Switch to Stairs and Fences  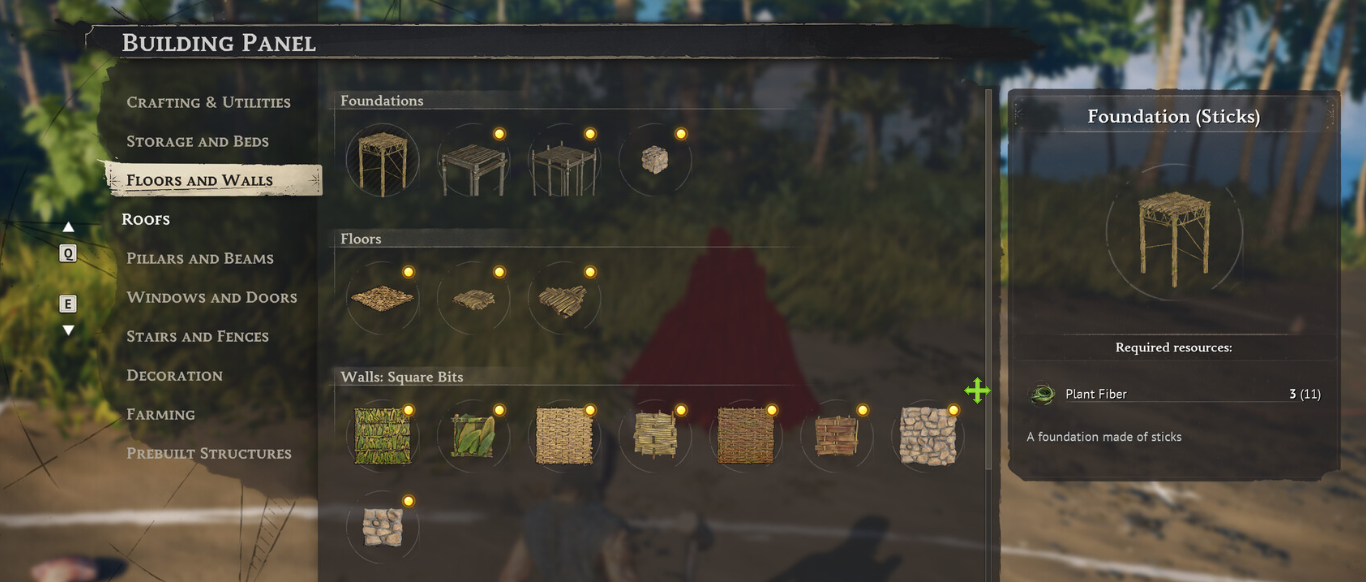[x=197, y=336]
